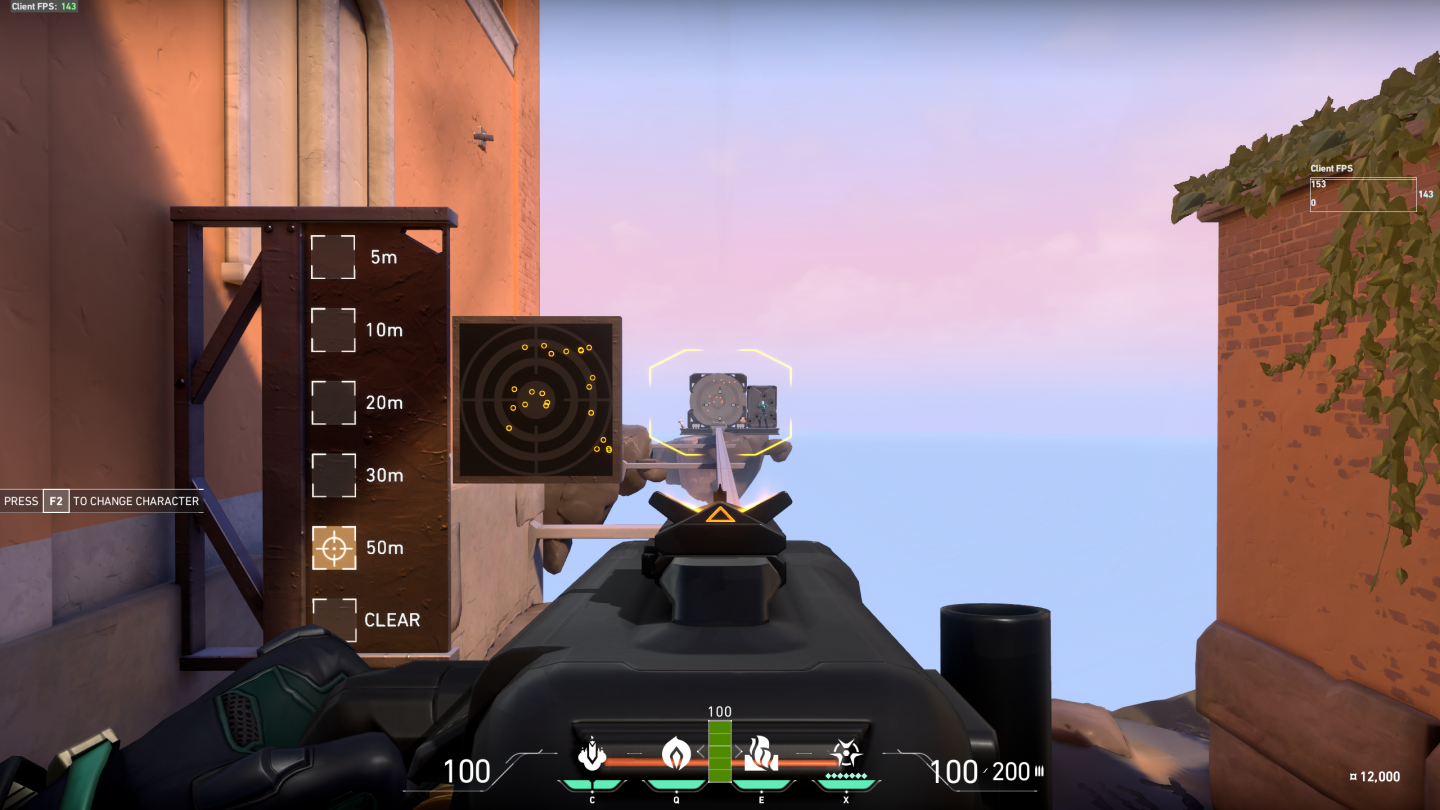1440x810 pixels.
Task: Click the health value 100 readout
Action: 466,770
